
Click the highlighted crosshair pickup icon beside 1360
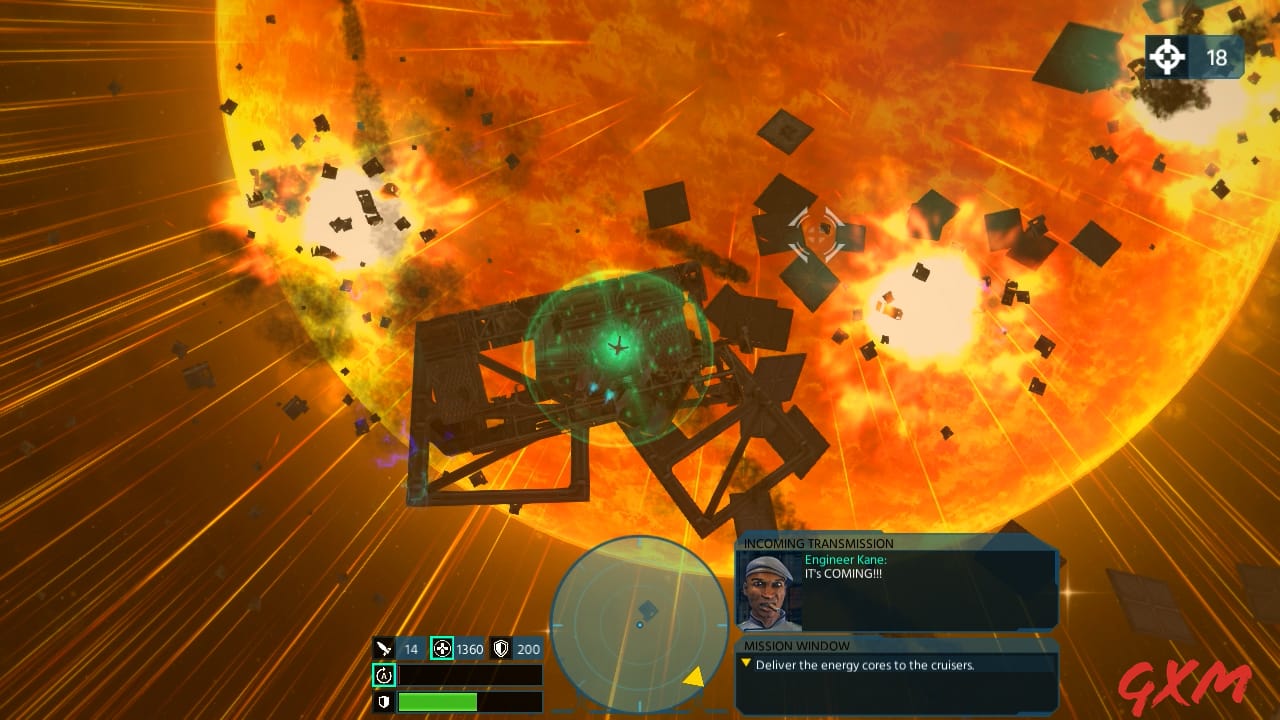point(441,649)
